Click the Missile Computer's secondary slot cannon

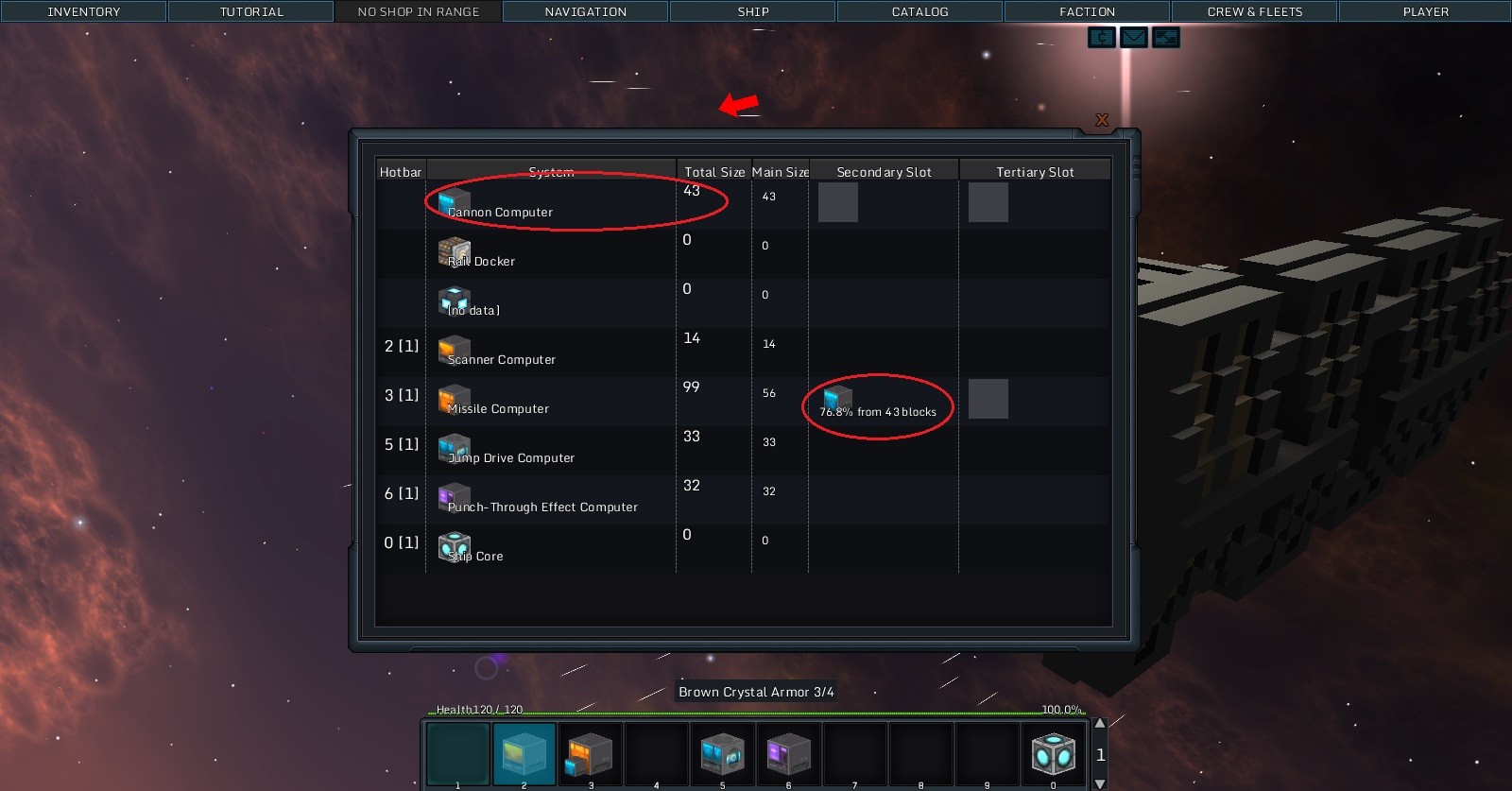pos(837,399)
